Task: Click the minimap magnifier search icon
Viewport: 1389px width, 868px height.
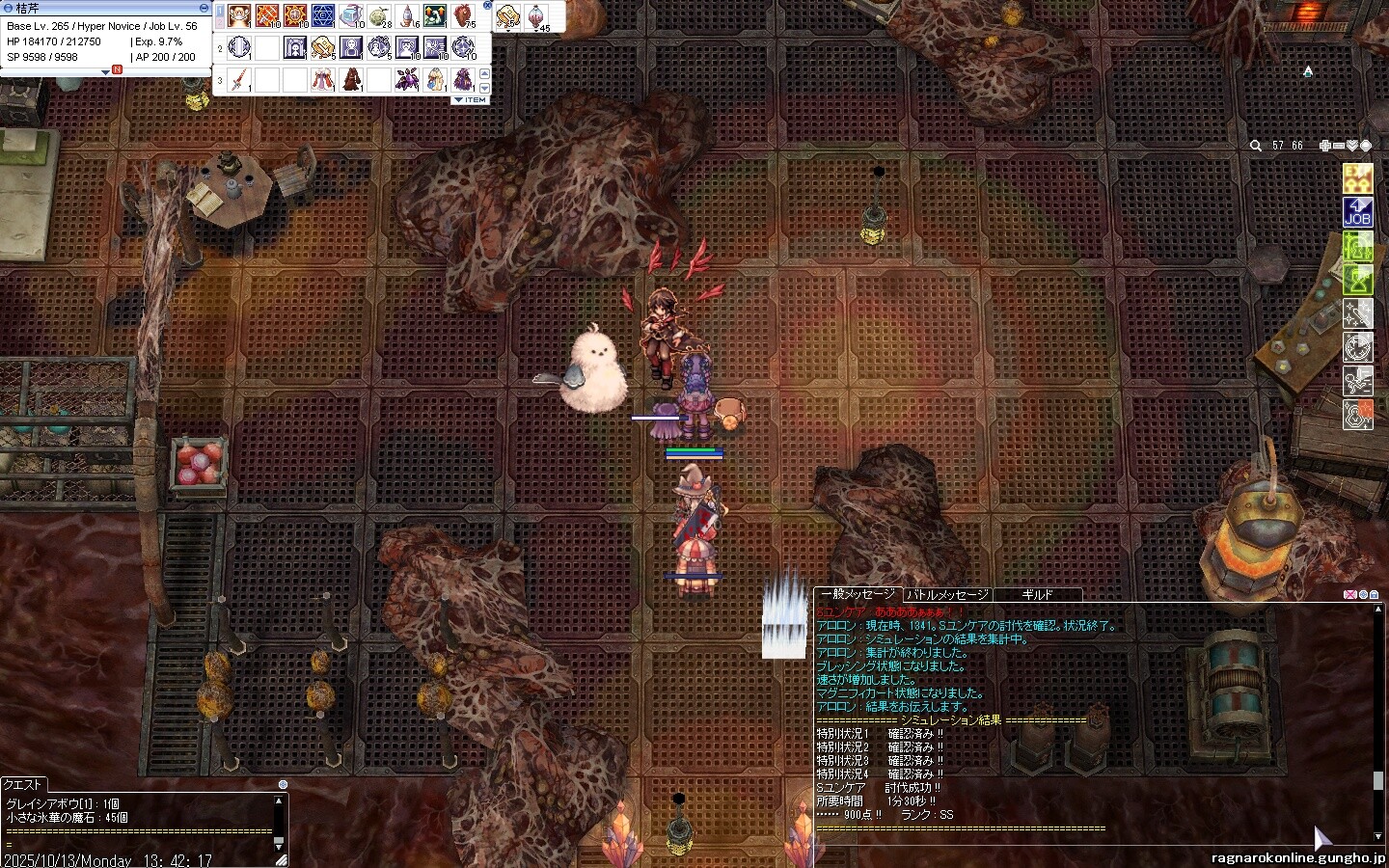Action: click(x=1256, y=146)
